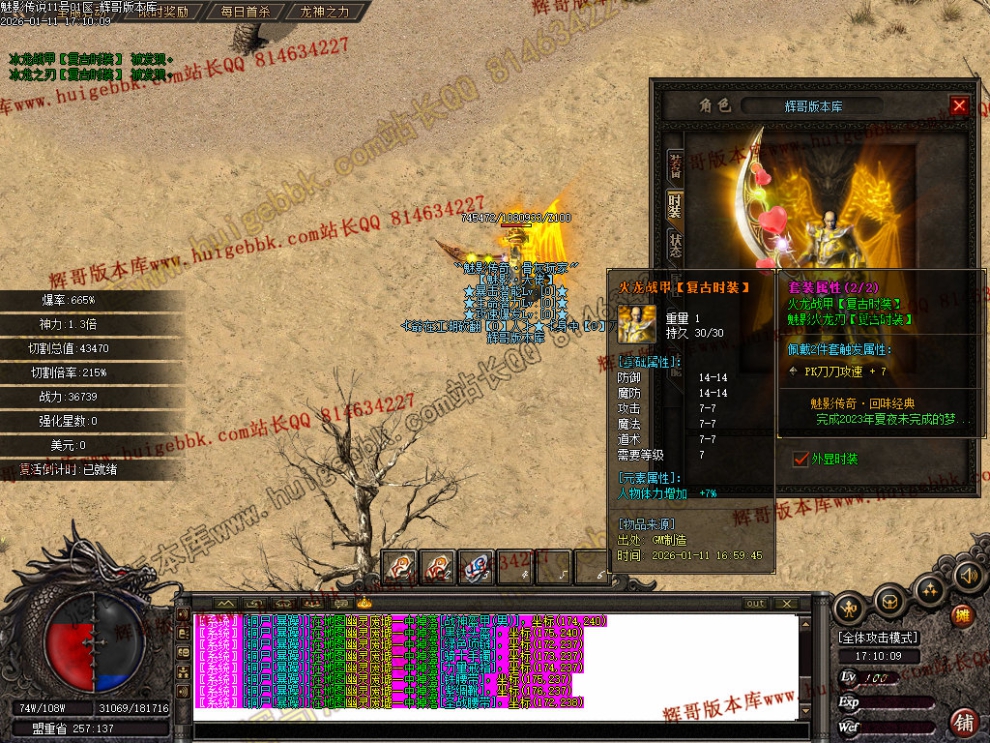This screenshot has width=990, height=743.
Task: Close the character panel
Action: click(x=959, y=105)
